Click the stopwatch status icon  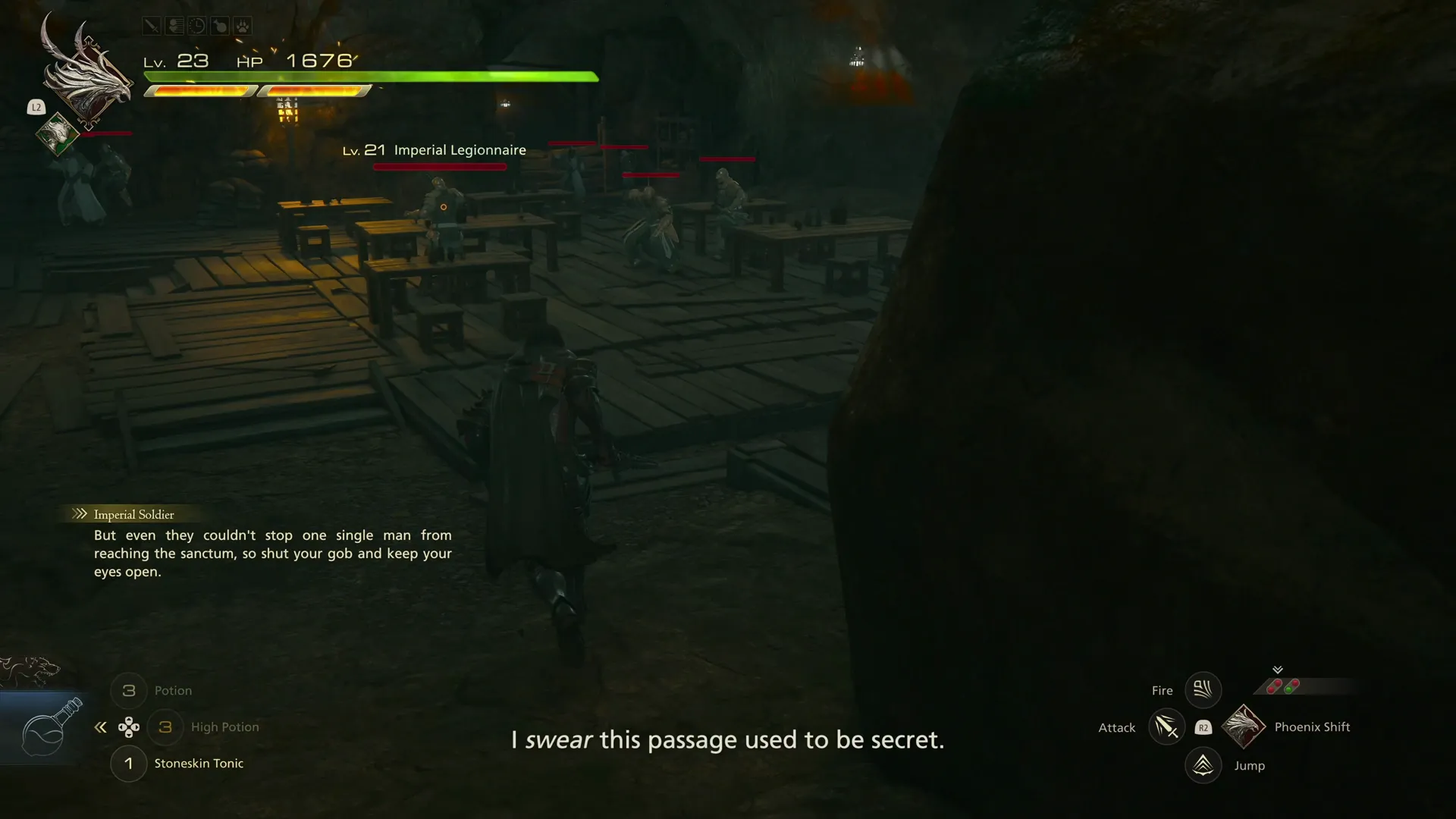click(197, 25)
